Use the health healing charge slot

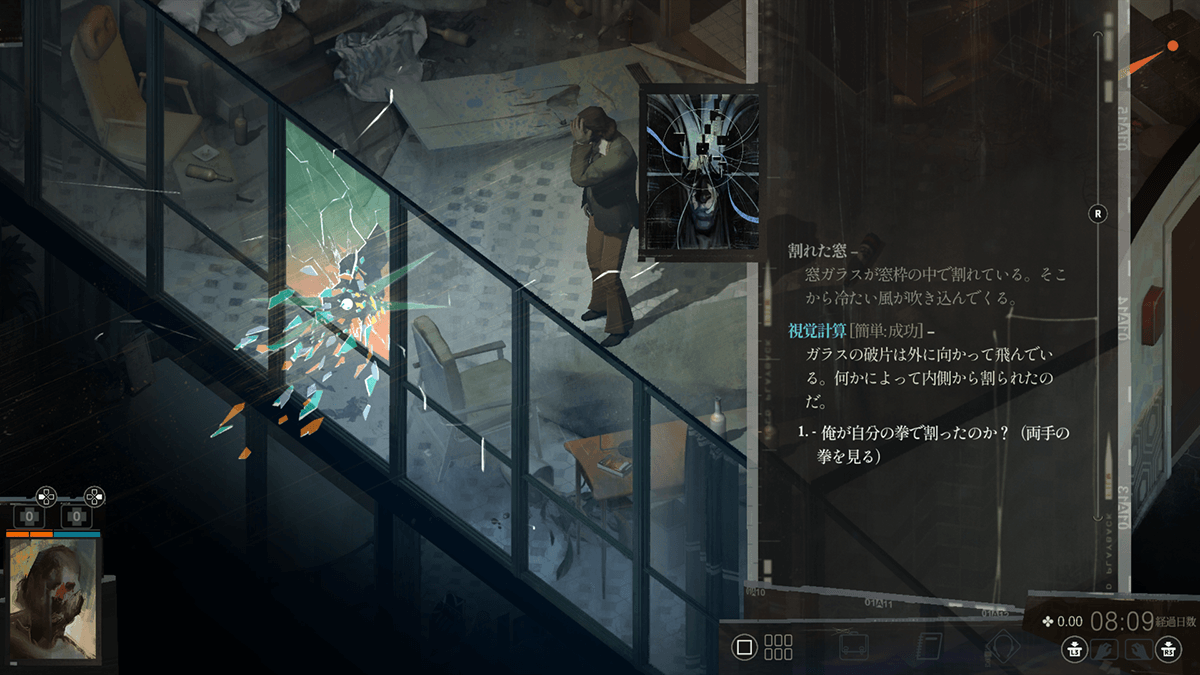[30, 517]
